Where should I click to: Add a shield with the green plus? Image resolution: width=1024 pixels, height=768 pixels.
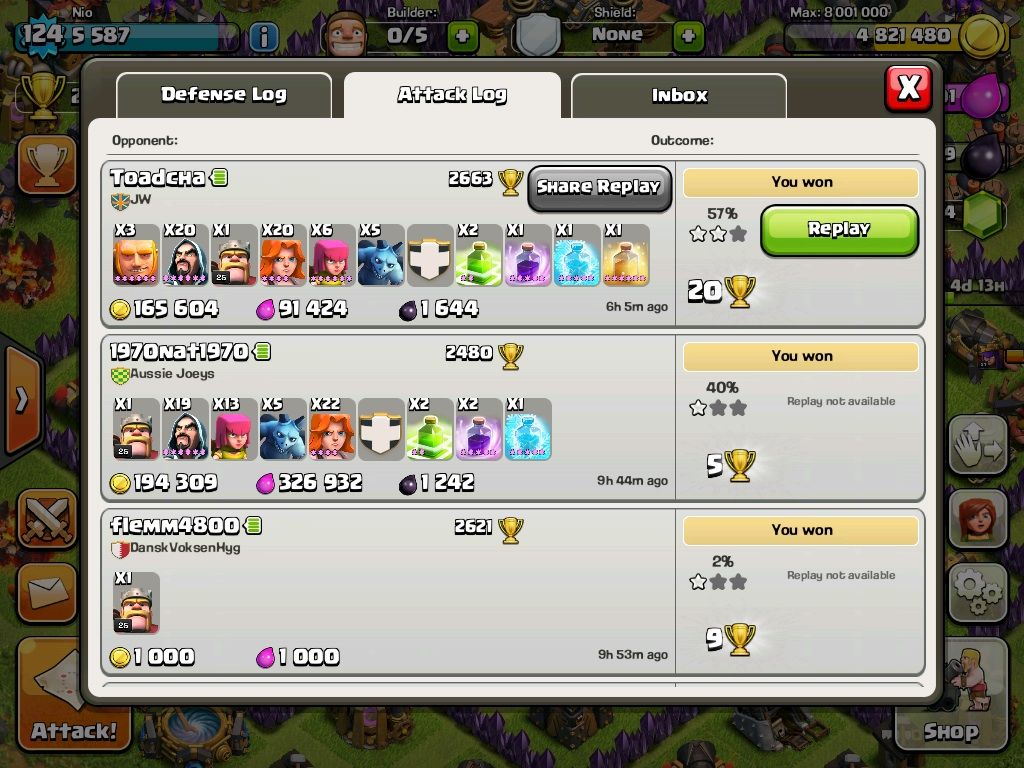[x=688, y=37]
